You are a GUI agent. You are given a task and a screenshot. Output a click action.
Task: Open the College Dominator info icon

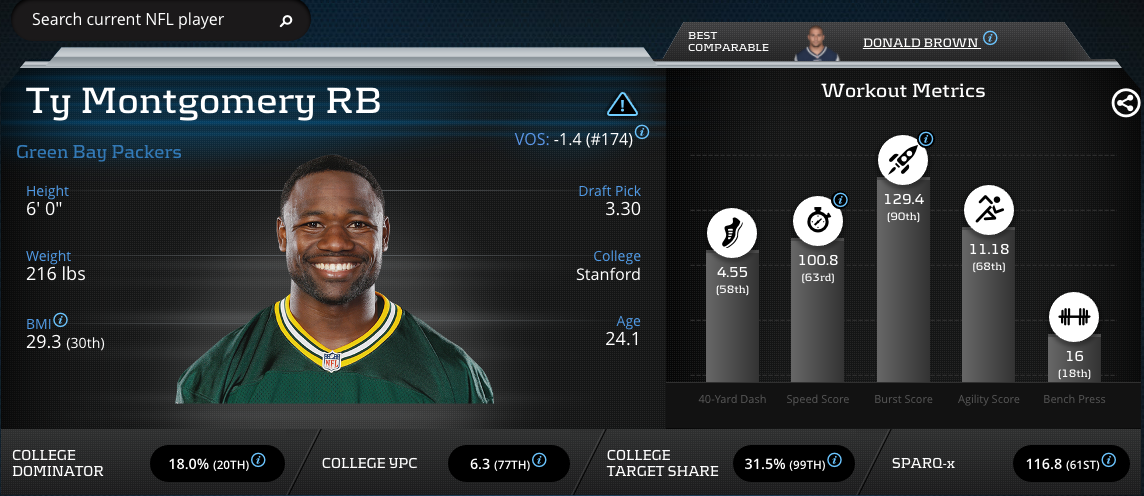point(258,460)
